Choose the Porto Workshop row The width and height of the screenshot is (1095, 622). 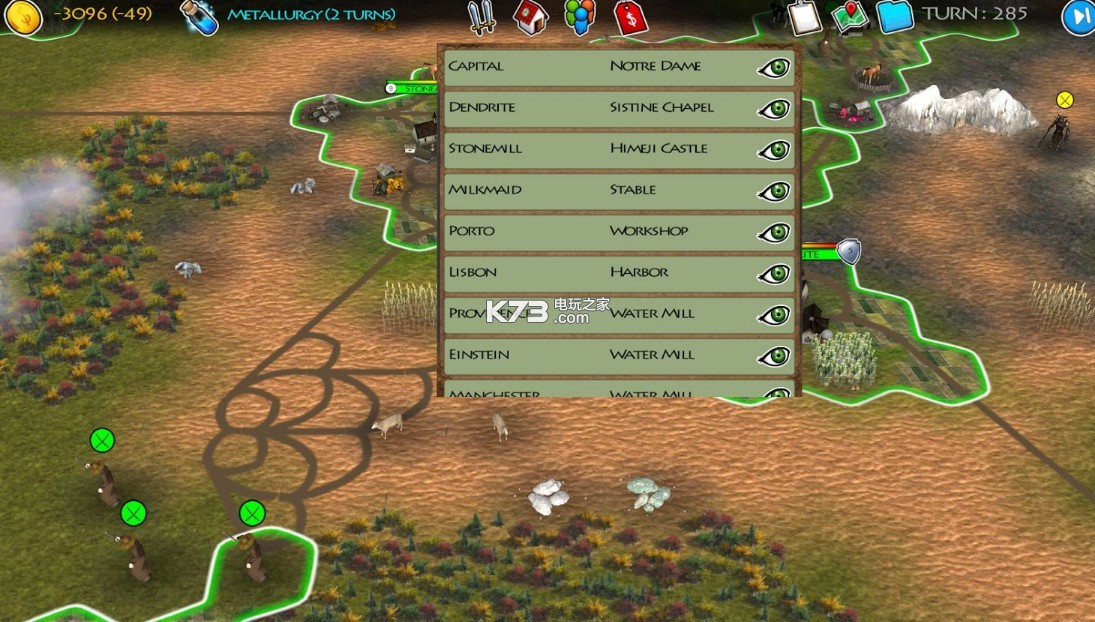point(600,232)
